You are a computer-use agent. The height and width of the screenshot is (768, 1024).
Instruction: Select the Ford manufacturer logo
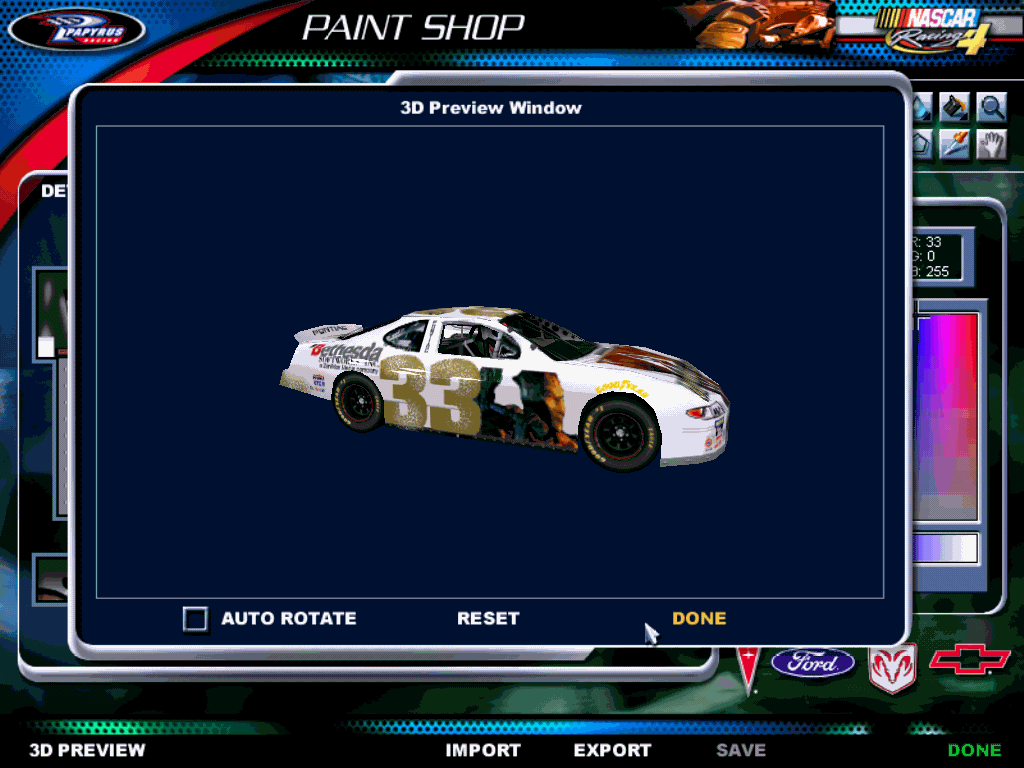tap(812, 662)
